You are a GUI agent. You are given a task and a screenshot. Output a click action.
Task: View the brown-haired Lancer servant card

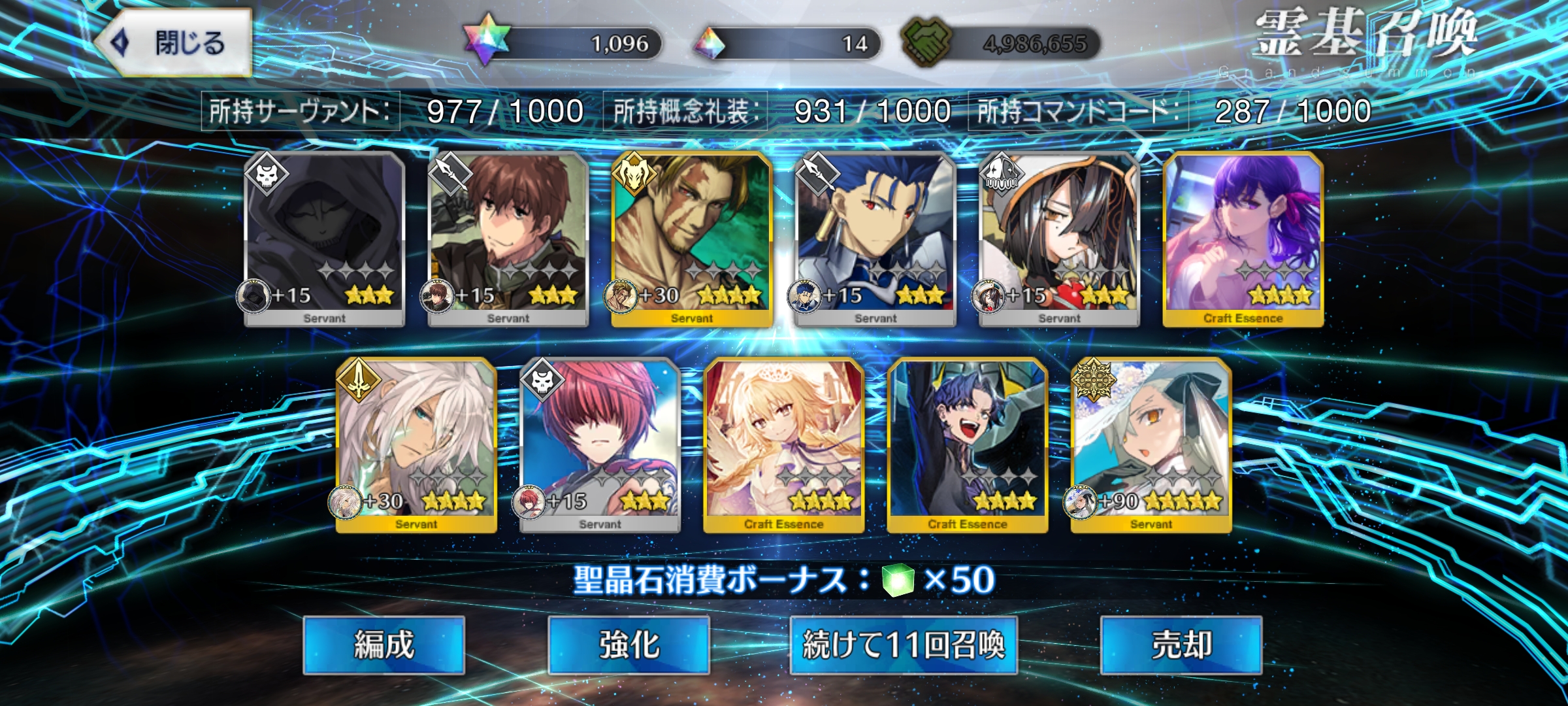(508, 239)
